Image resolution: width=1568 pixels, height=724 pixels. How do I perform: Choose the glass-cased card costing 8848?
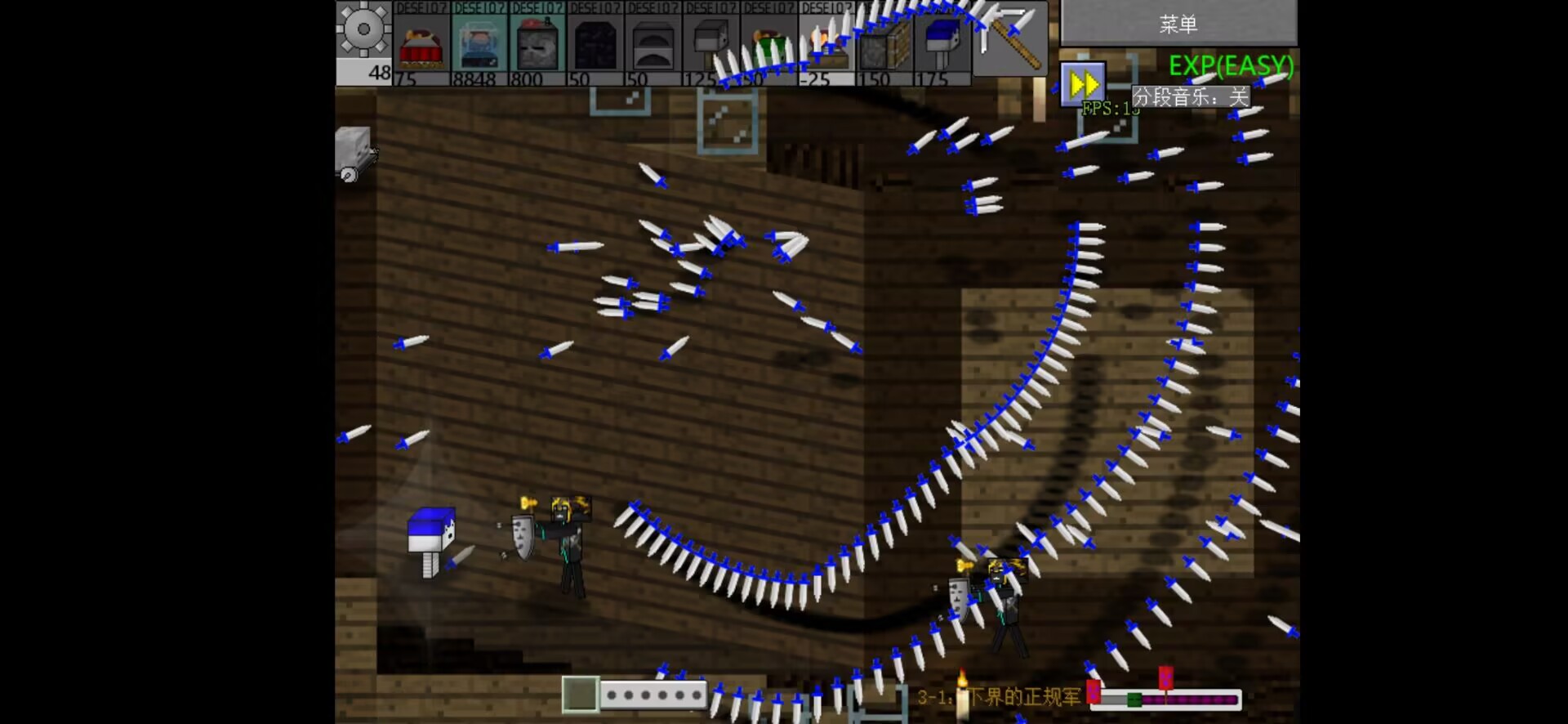click(x=479, y=44)
